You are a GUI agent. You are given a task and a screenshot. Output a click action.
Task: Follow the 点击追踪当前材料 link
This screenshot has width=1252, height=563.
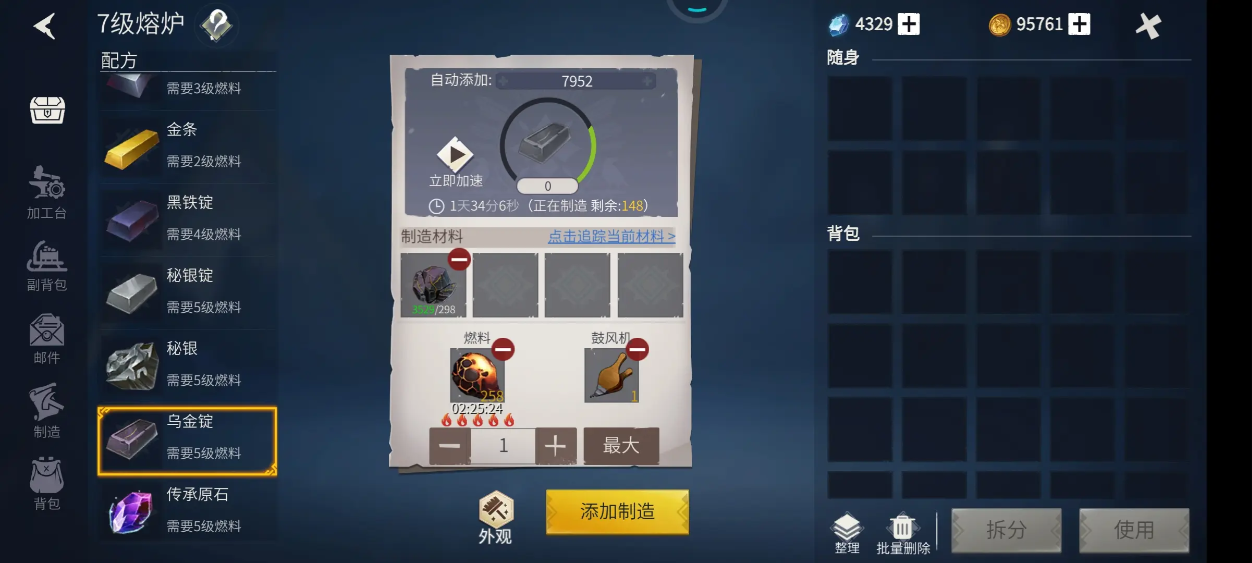coord(611,236)
